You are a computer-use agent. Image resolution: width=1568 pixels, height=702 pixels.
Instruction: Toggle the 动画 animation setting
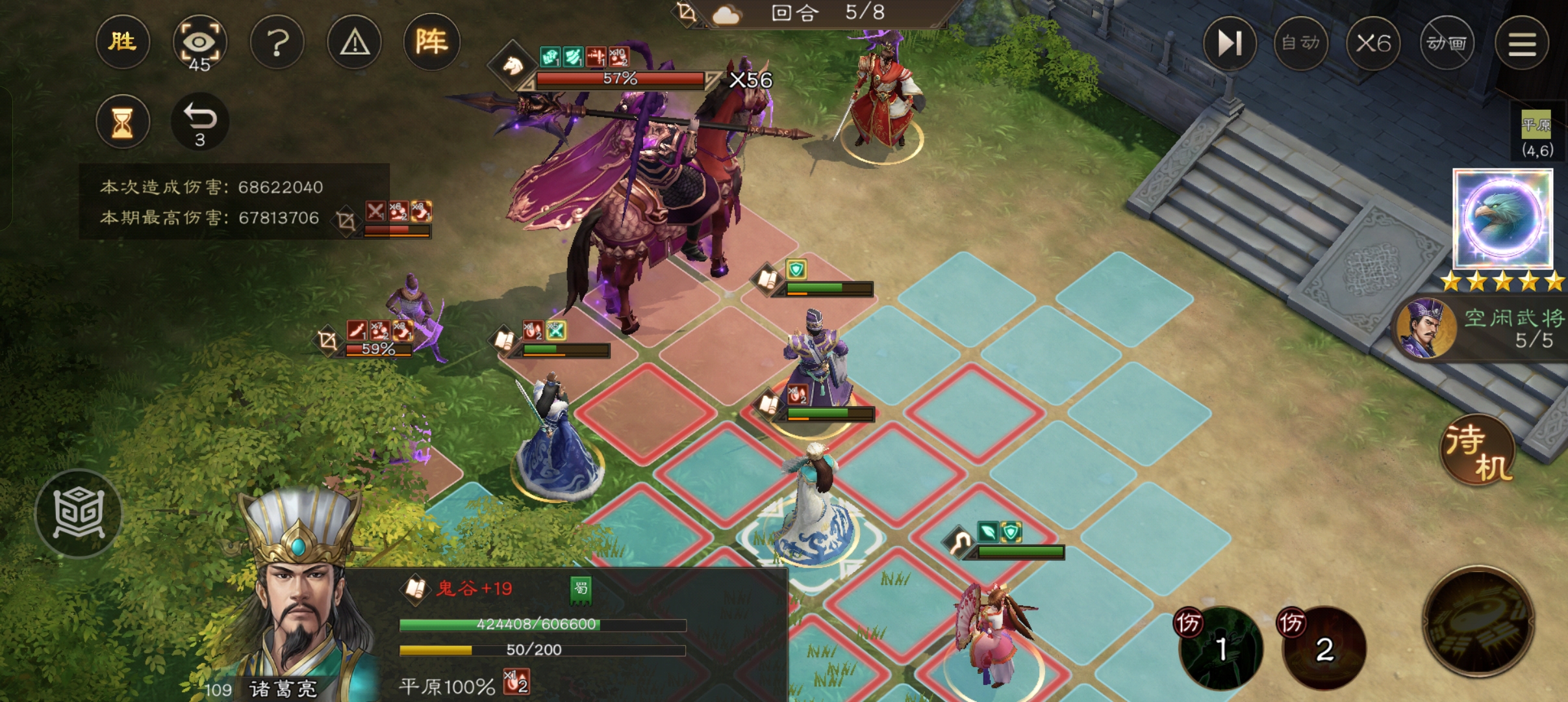pos(1447,43)
